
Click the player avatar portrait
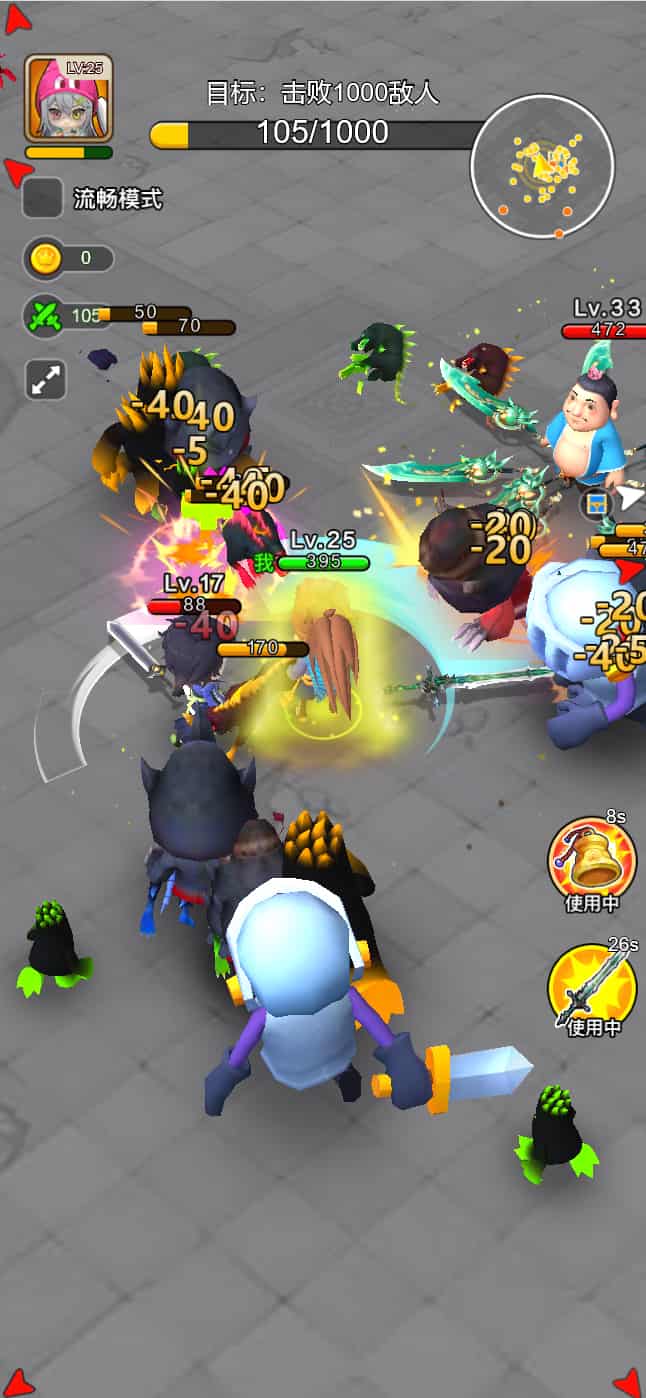[x=68, y=97]
